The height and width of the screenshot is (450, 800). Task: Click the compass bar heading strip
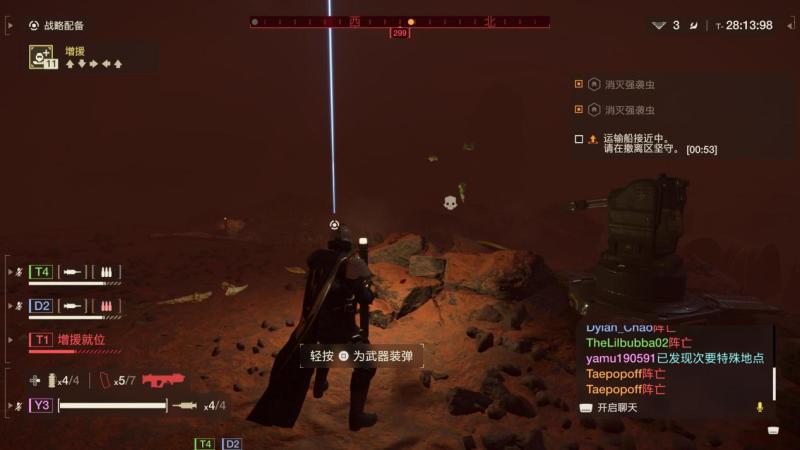[x=400, y=21]
